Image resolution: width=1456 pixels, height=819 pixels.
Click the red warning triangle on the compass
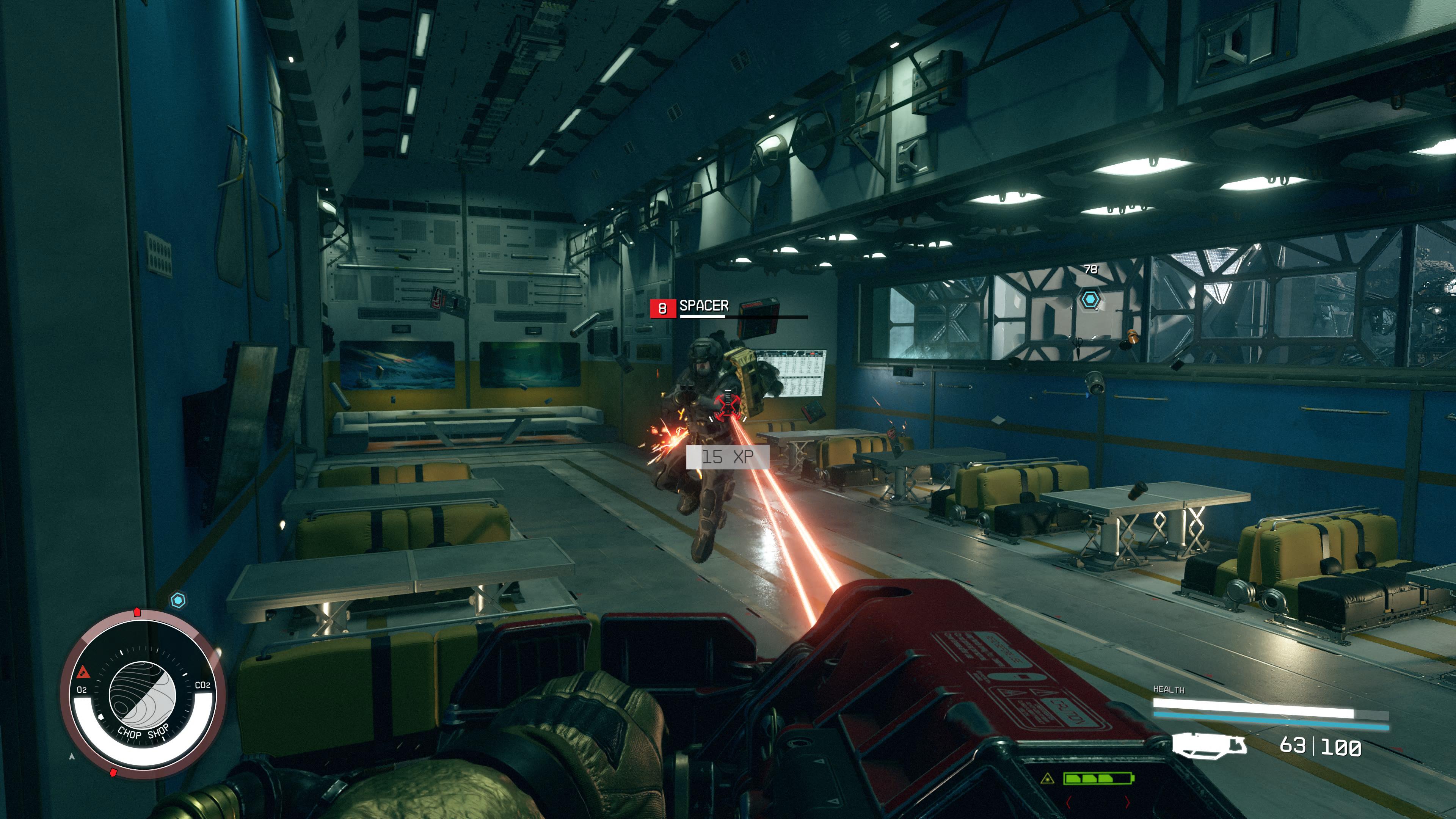(84, 672)
